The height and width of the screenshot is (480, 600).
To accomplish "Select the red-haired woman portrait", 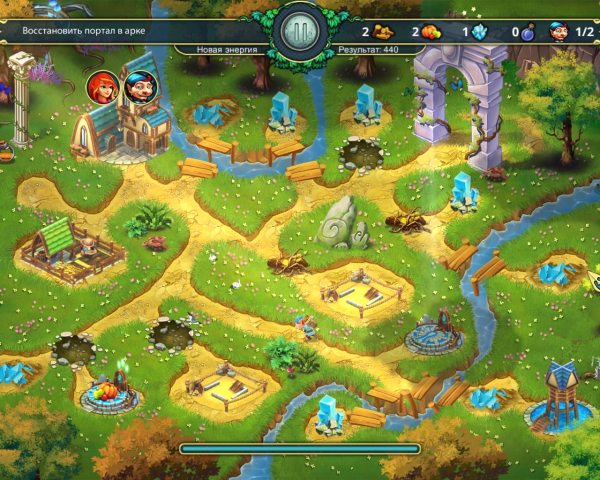I will click(x=102, y=87).
